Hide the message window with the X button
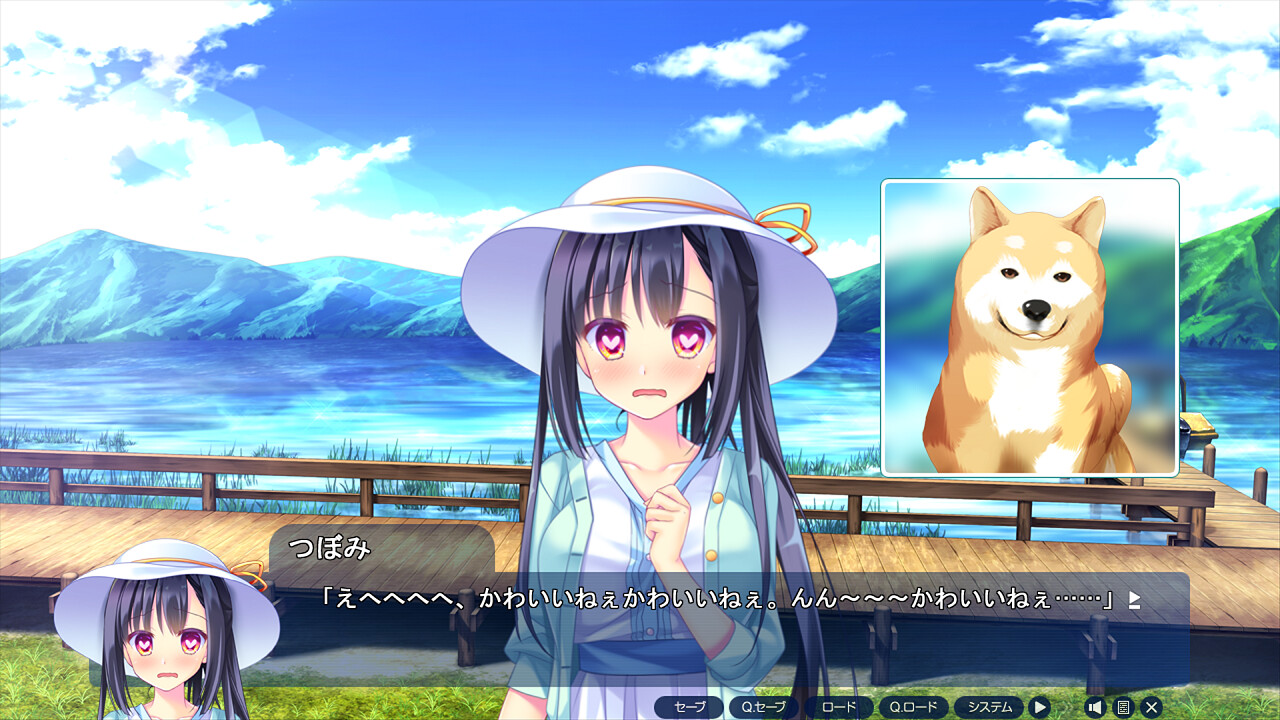 [x=1151, y=707]
